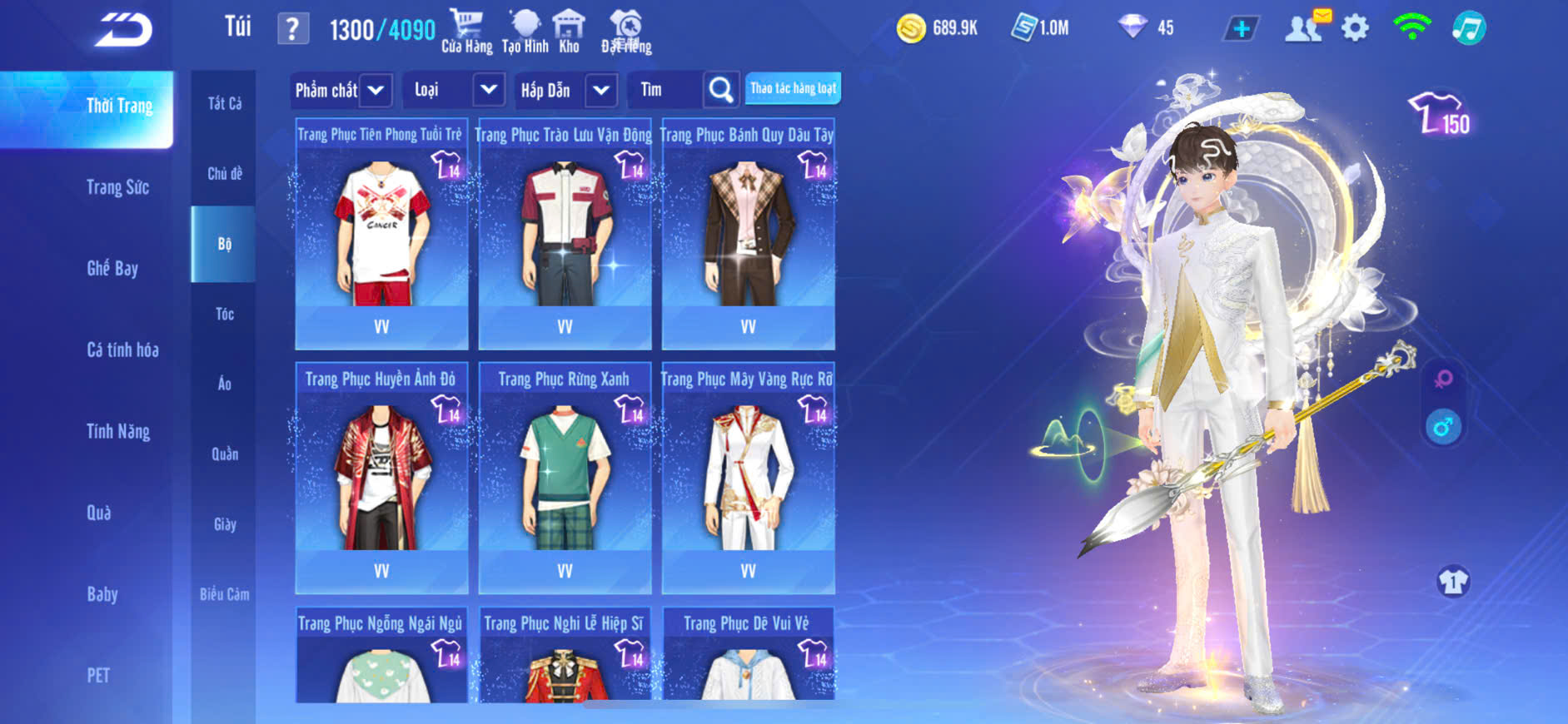
Task: Click the magnifying glass search button
Action: [x=721, y=90]
